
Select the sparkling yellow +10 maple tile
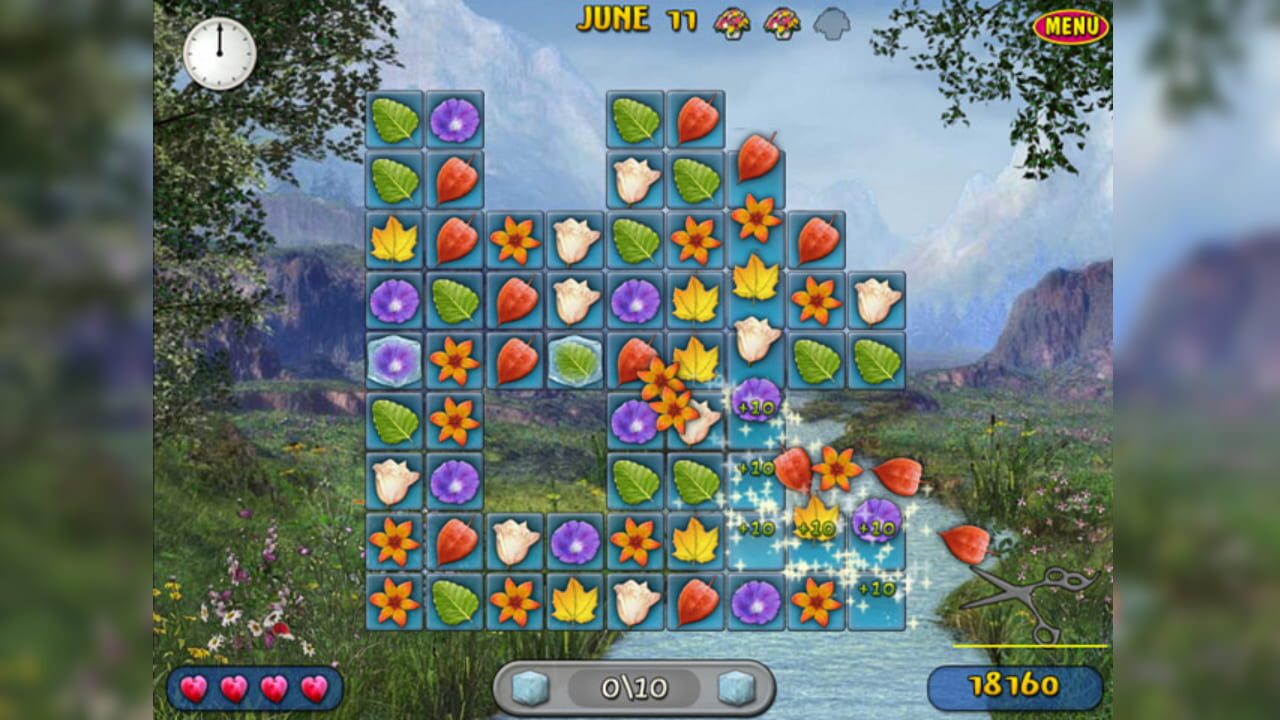pos(817,521)
